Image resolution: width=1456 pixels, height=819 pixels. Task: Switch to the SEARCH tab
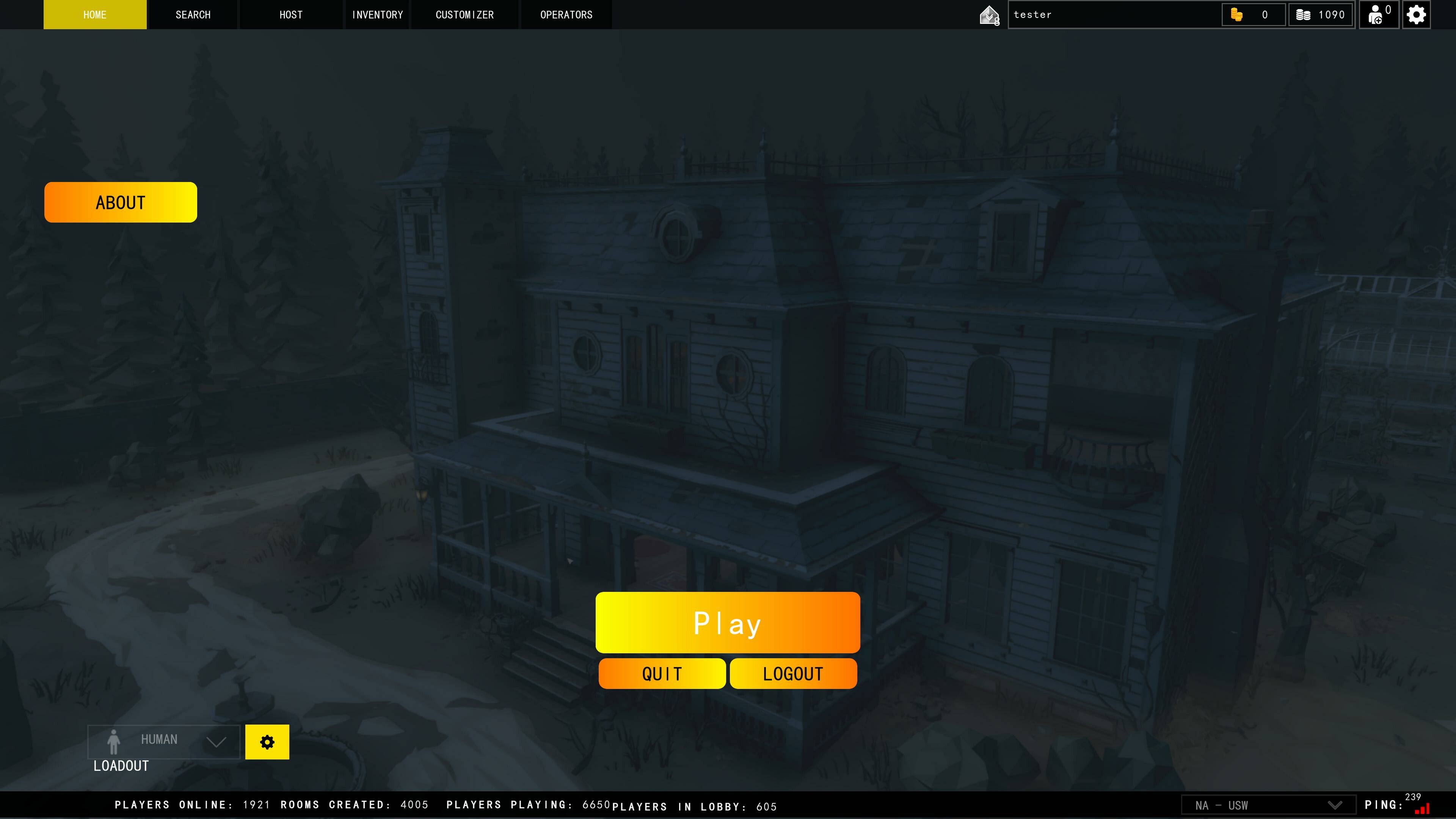pyautogui.click(x=193, y=15)
